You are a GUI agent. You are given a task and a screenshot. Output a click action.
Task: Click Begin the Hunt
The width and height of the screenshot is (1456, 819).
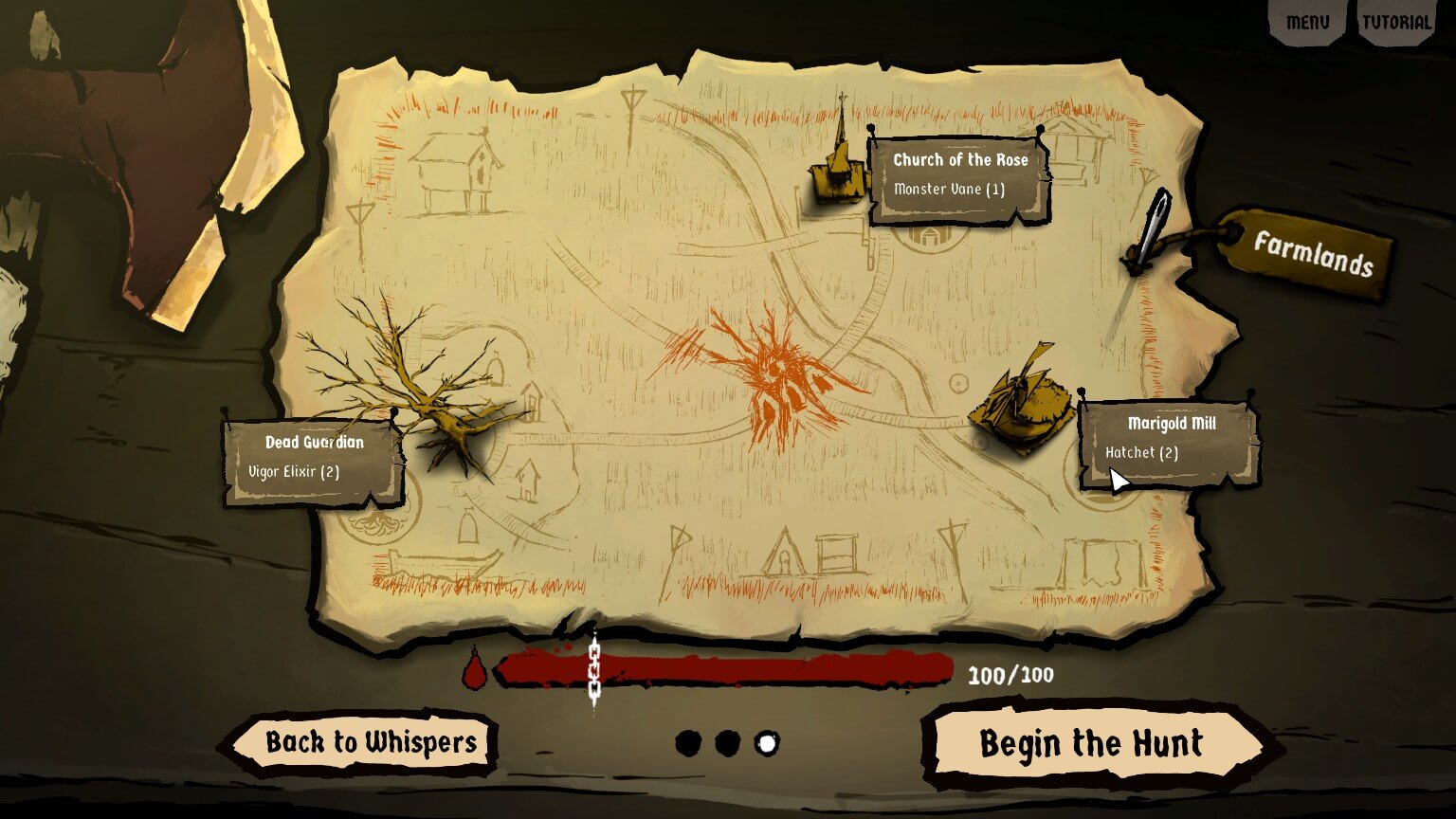click(x=1092, y=744)
